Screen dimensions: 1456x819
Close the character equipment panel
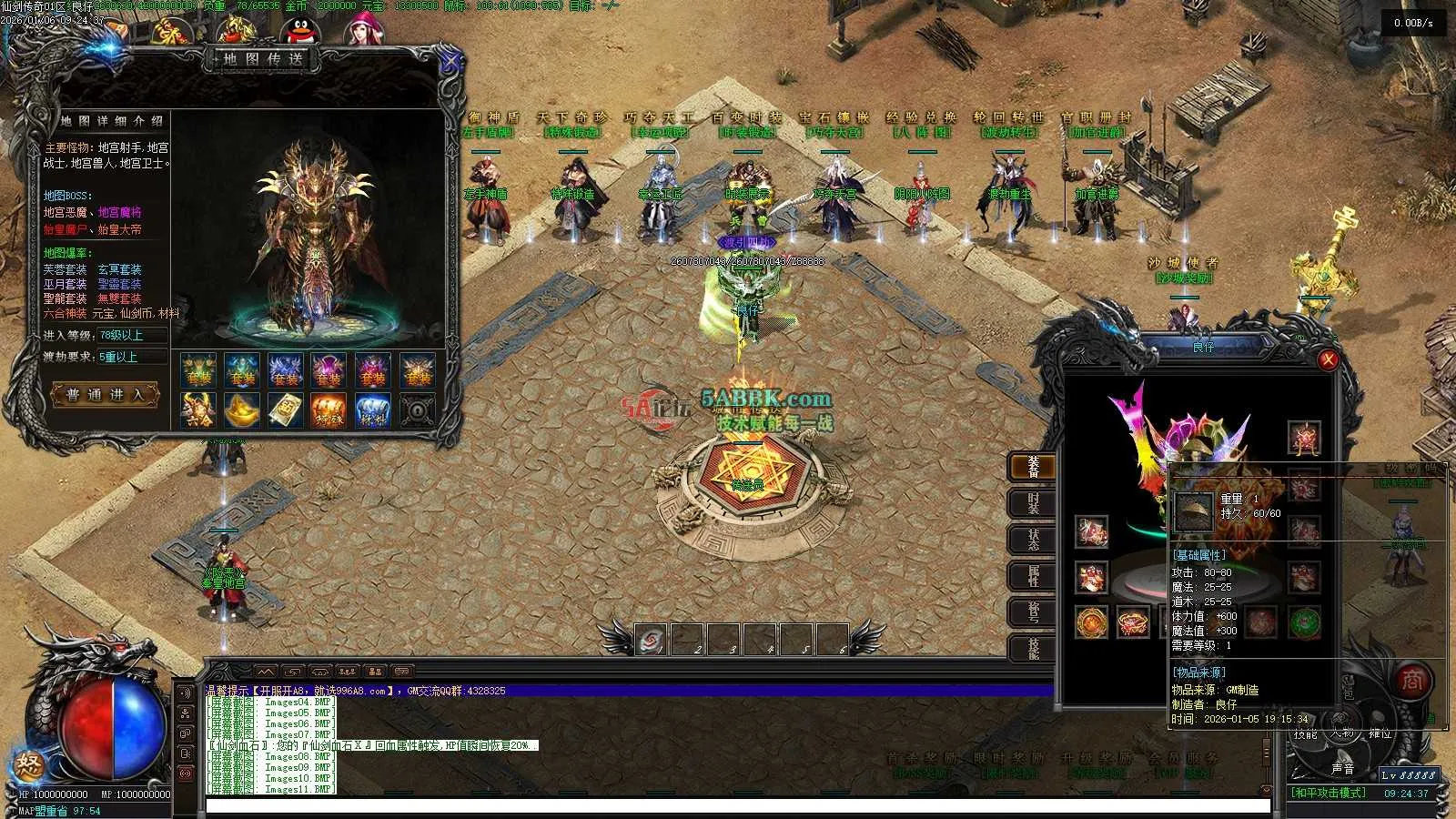click(x=1328, y=360)
